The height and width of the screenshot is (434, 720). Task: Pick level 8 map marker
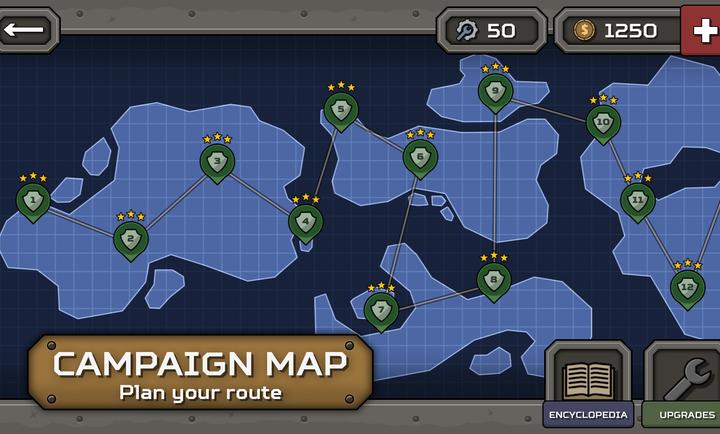point(494,279)
